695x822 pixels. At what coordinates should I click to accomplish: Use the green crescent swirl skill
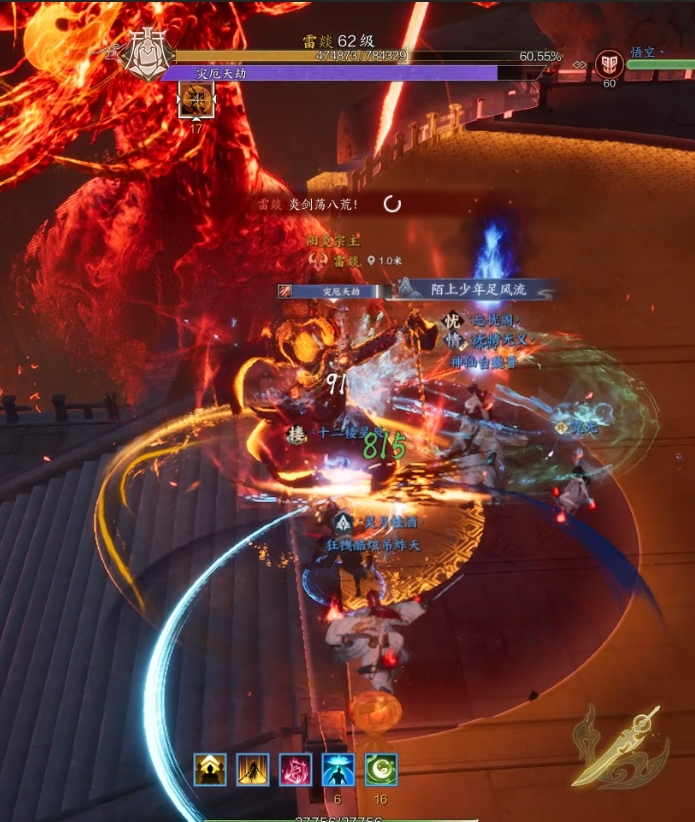click(381, 769)
